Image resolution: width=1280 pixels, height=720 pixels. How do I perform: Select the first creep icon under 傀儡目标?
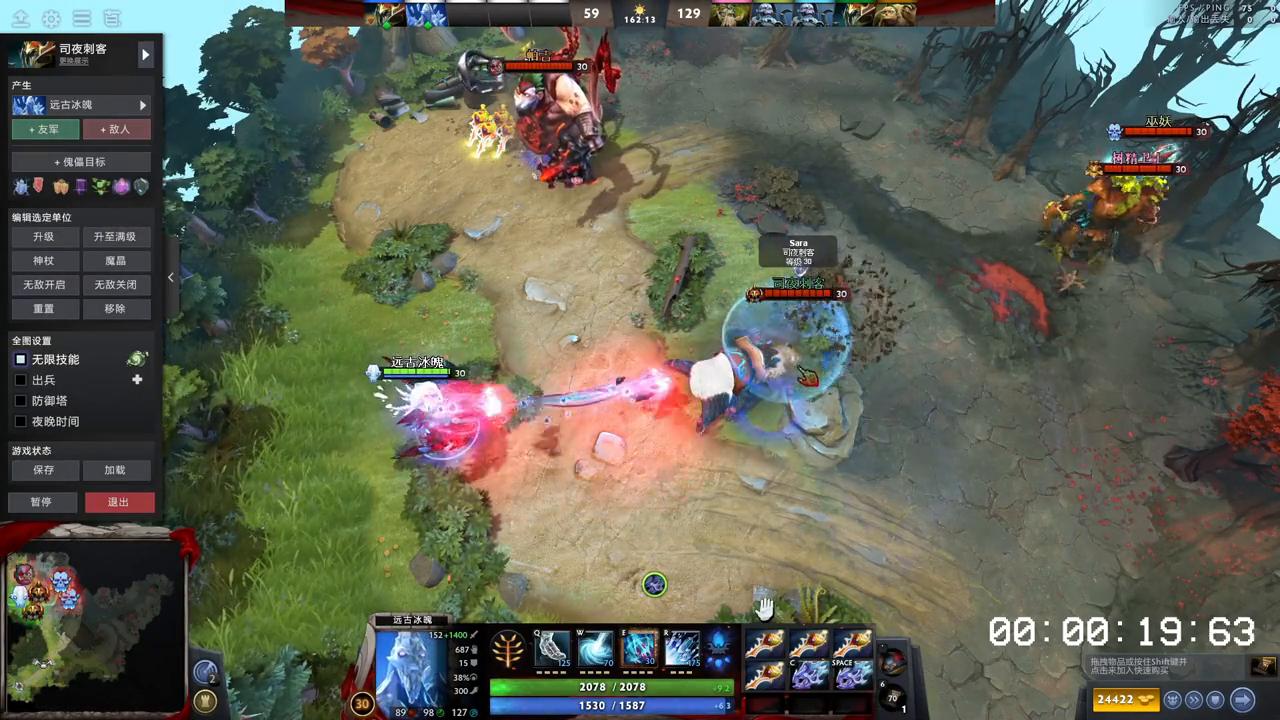pyautogui.click(x=22, y=186)
